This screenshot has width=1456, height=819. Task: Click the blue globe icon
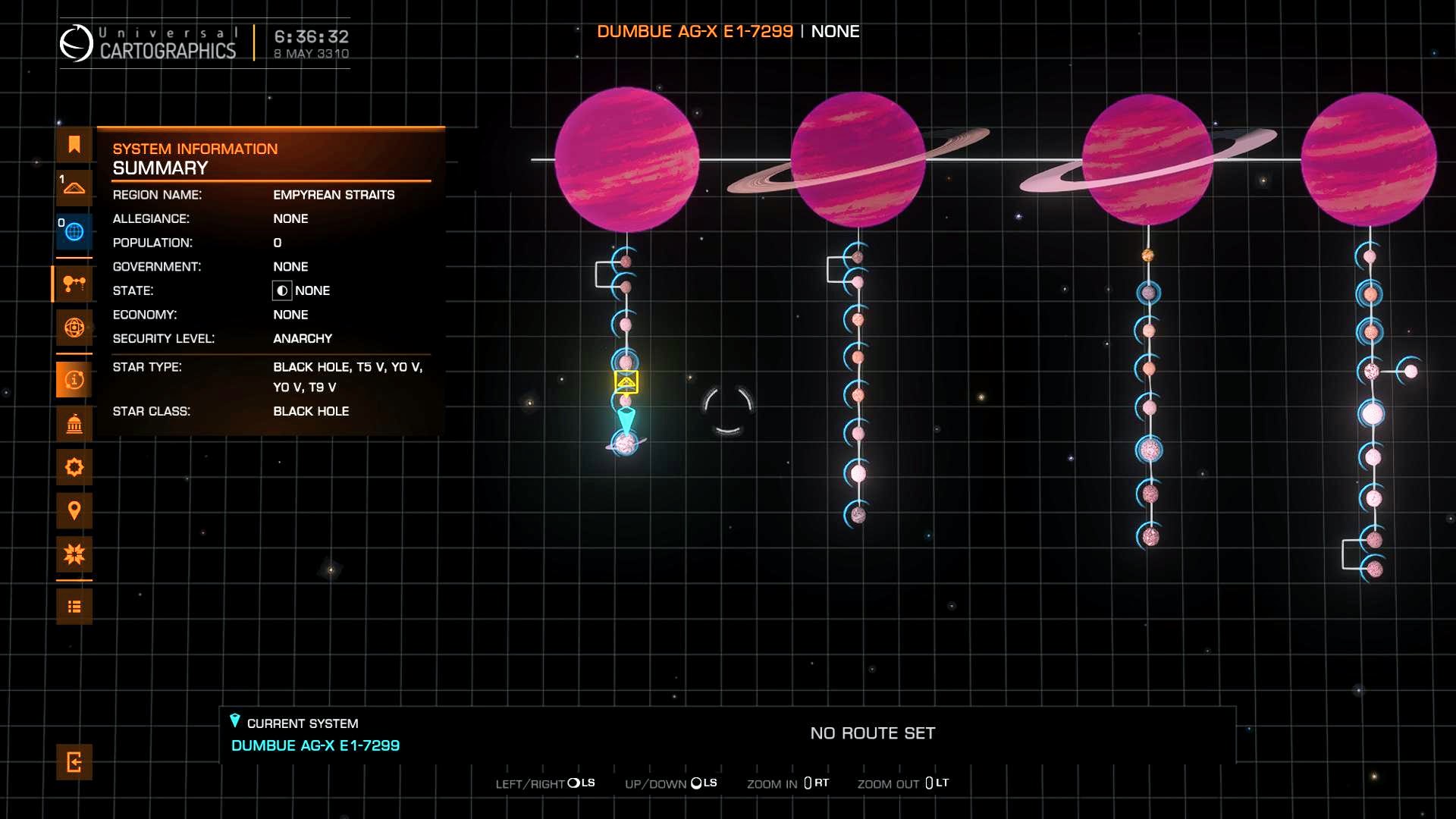coord(74,231)
